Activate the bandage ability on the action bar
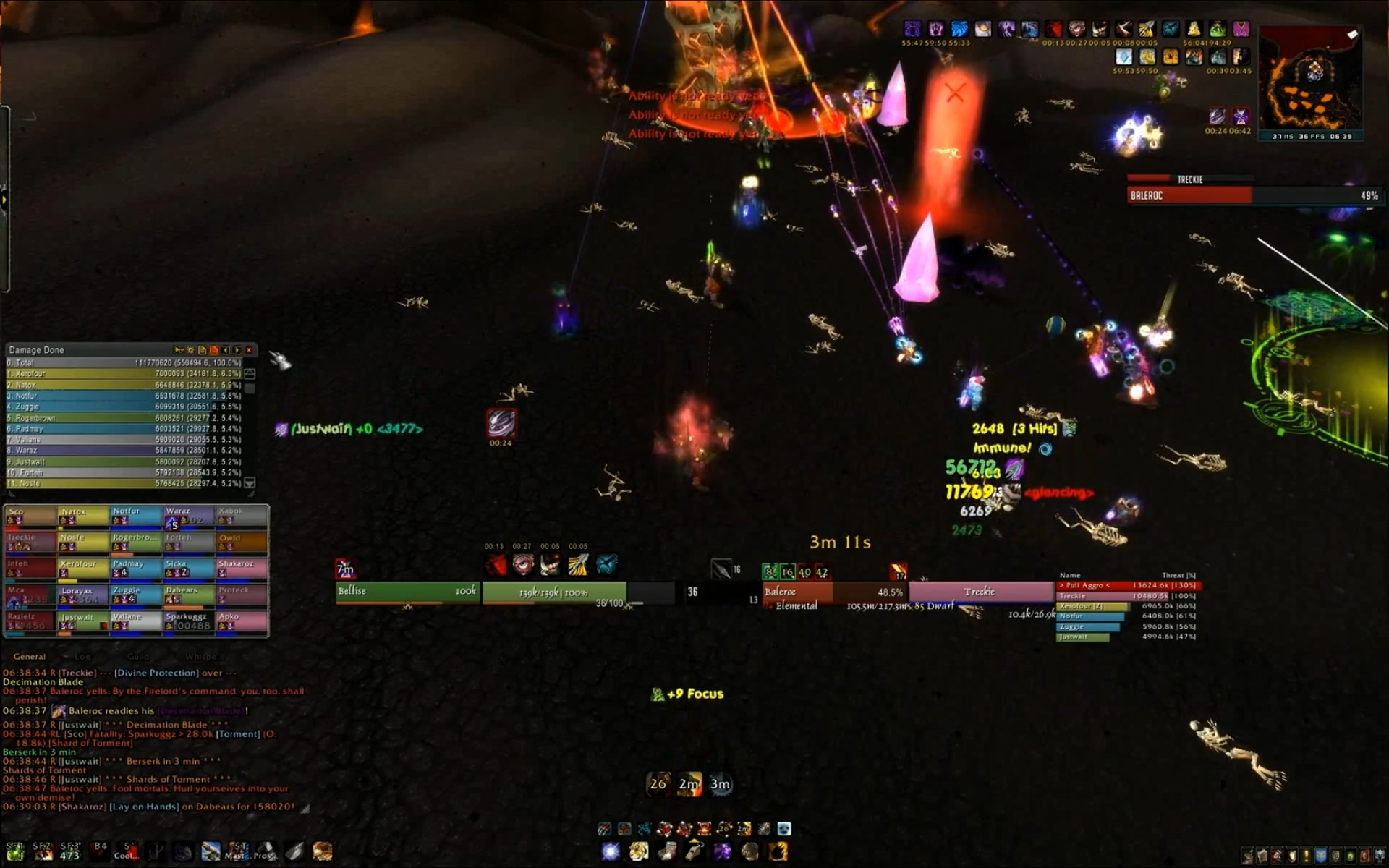Screen dimensions: 1389x868 [666, 851]
